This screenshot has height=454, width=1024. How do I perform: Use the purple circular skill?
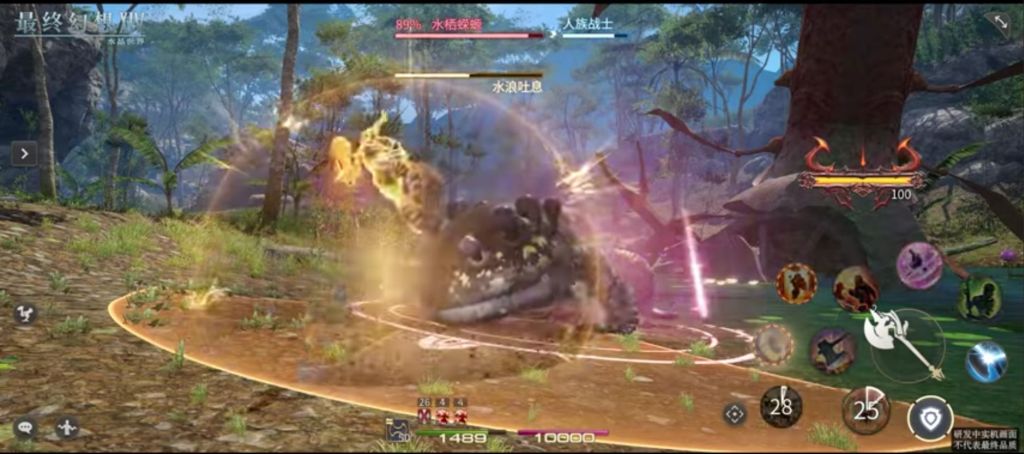click(918, 265)
